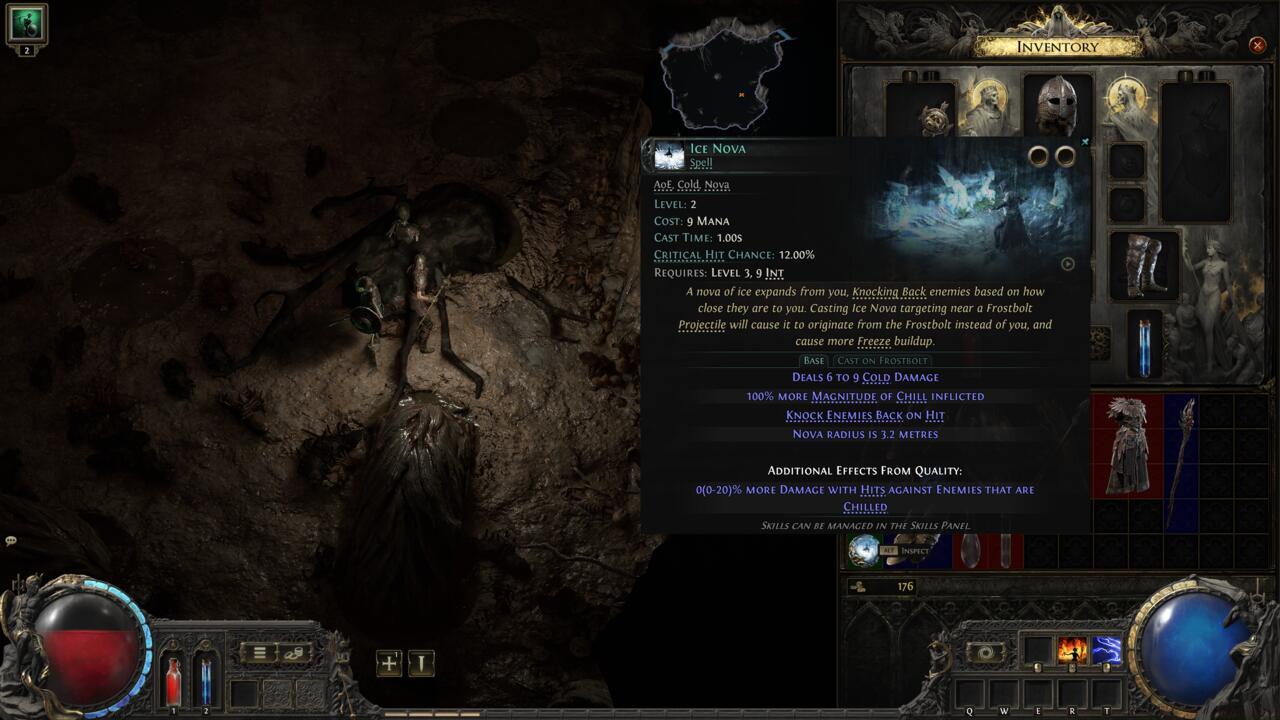Select the Base tab in the skill tooltip
Viewport: 1280px width, 720px height.
click(x=814, y=360)
